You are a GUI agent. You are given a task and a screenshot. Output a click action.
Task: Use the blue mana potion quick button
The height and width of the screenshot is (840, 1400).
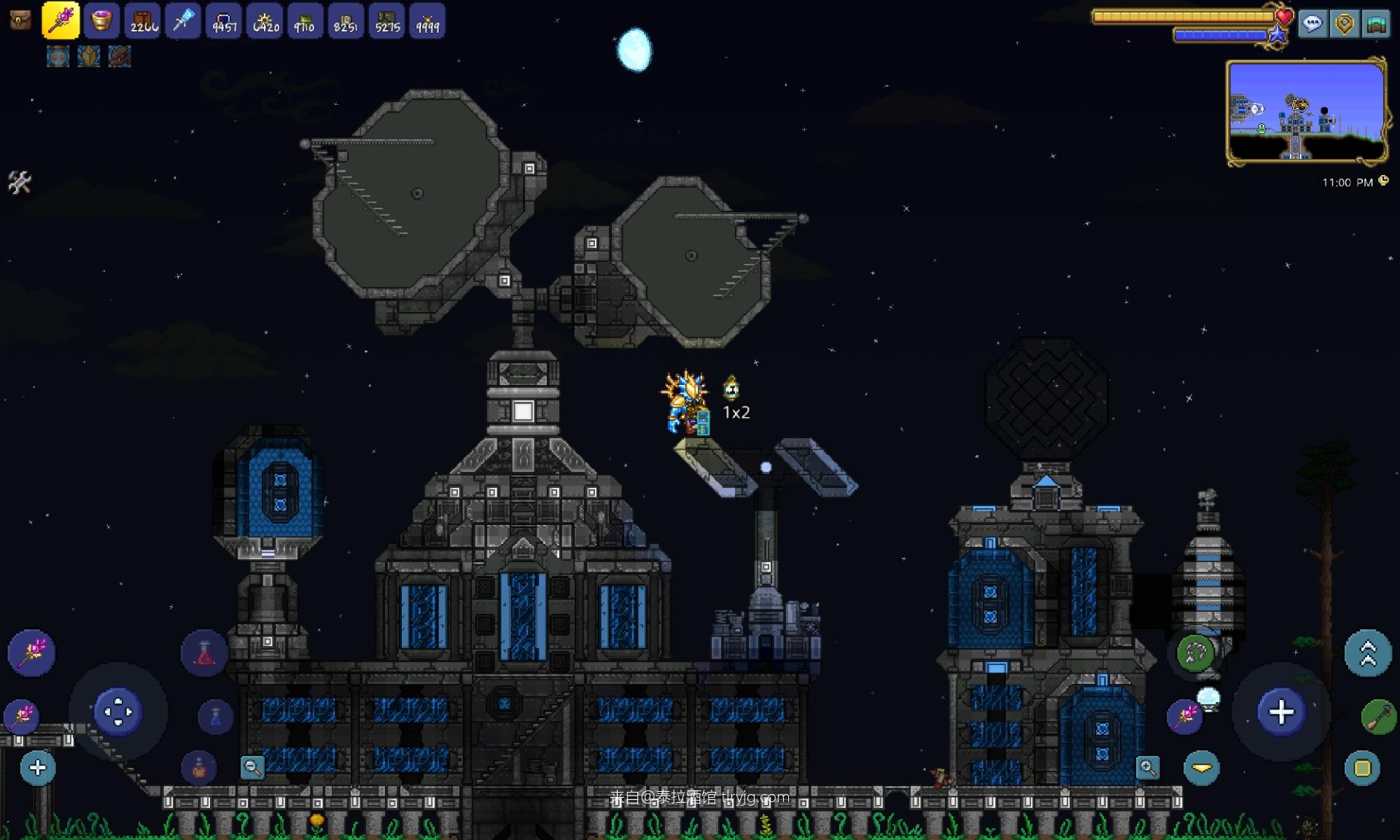(215, 717)
